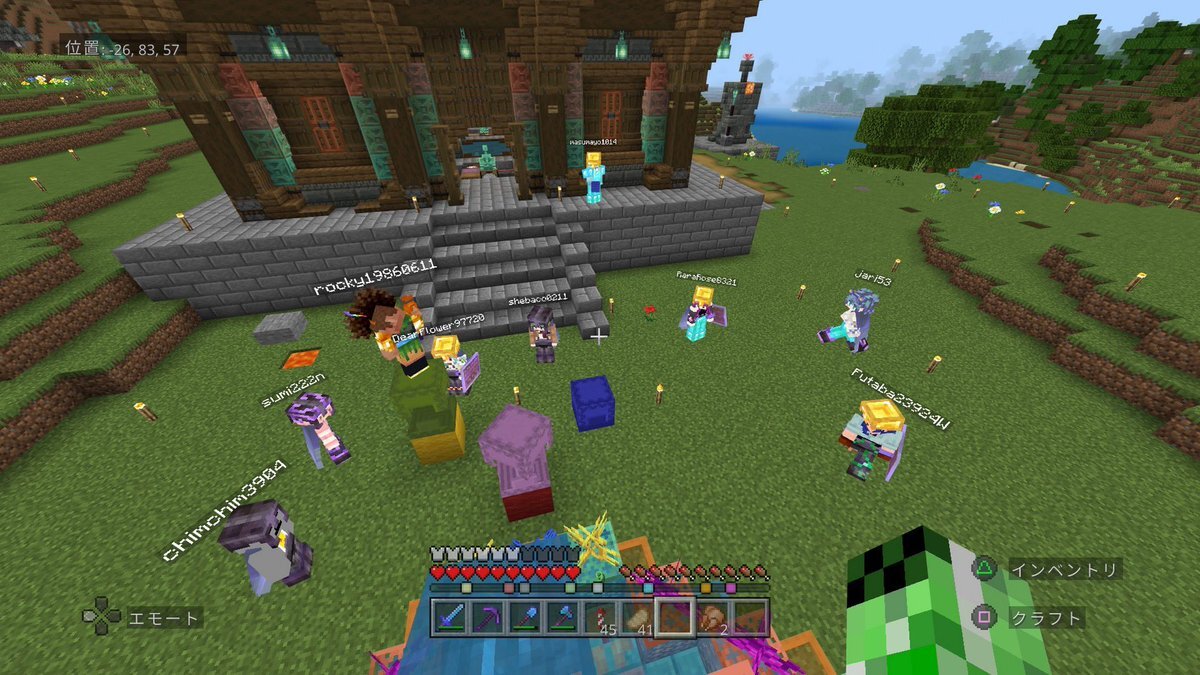This screenshot has height=675, width=1200.
Task: Pick the food stack of 41
Action: 637,617
